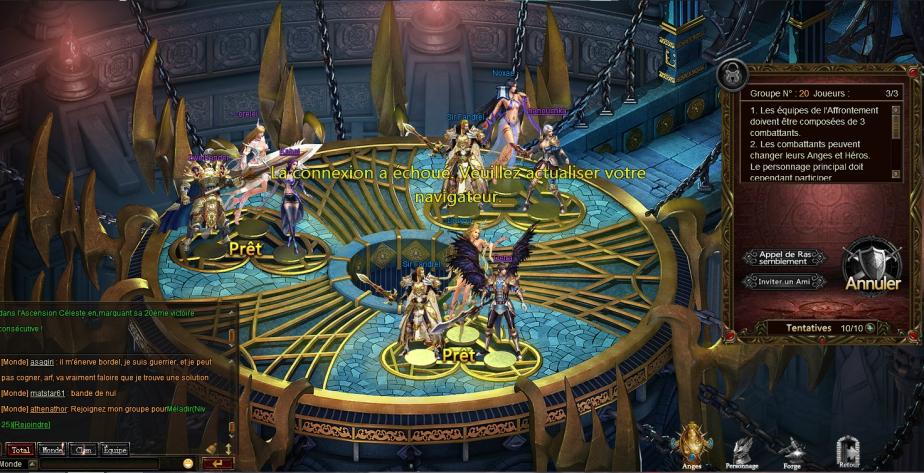The image size is (924, 473).
Task: Open the emoji smiley picker in chat
Action: pos(187,463)
